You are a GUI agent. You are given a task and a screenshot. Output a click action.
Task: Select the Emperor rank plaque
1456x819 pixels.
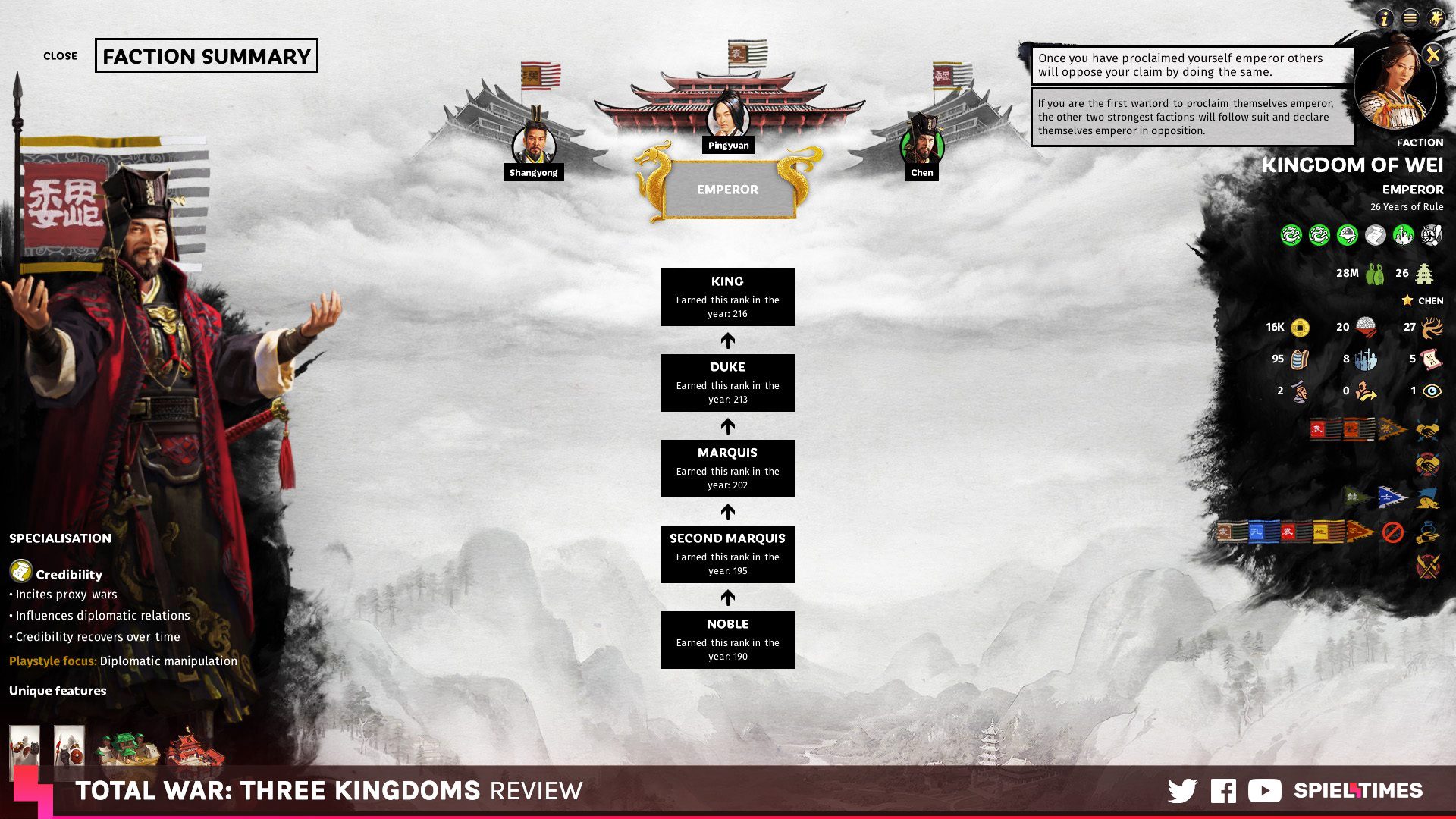pyautogui.click(x=727, y=190)
